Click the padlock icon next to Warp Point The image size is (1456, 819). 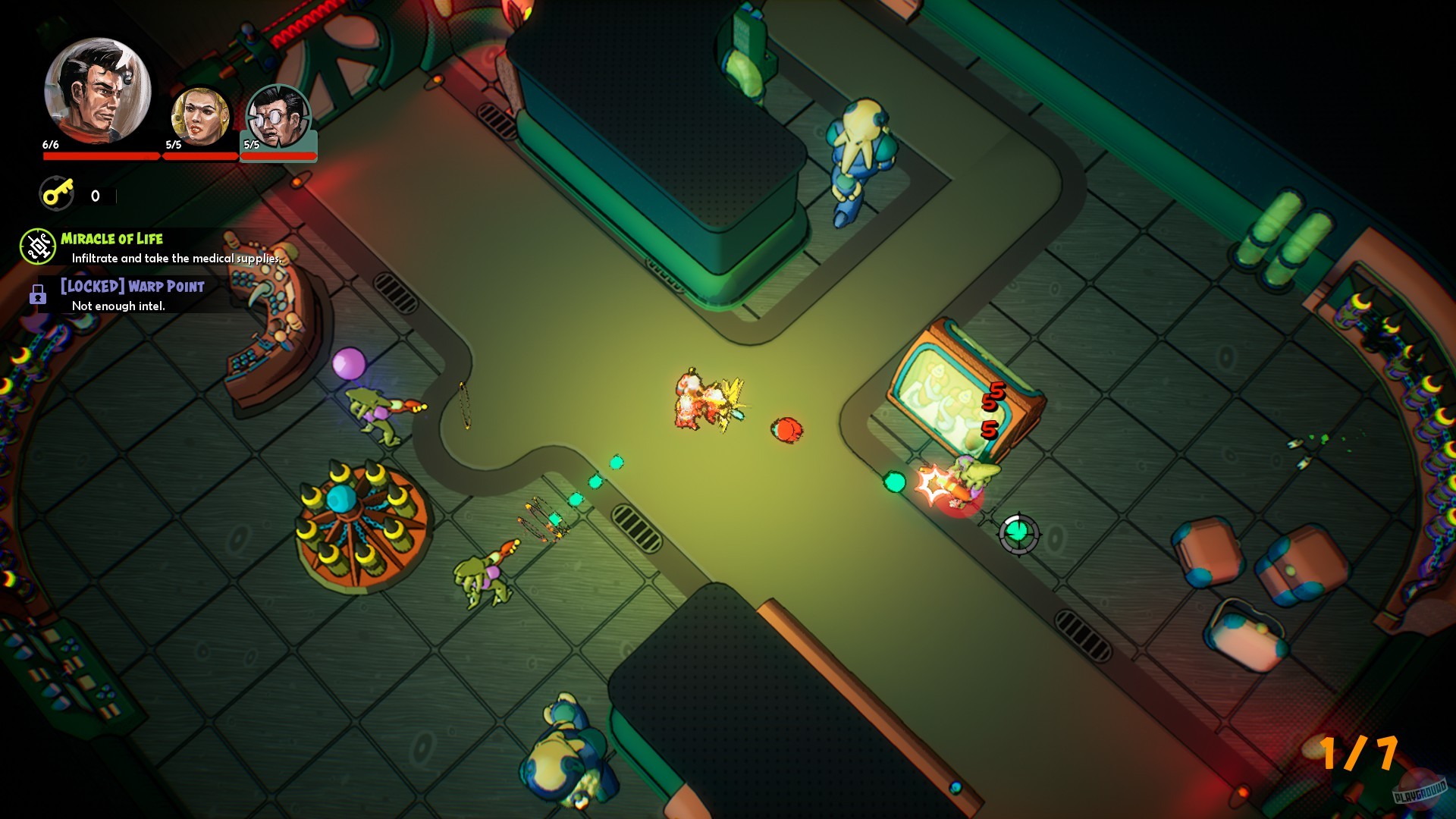tap(36, 296)
